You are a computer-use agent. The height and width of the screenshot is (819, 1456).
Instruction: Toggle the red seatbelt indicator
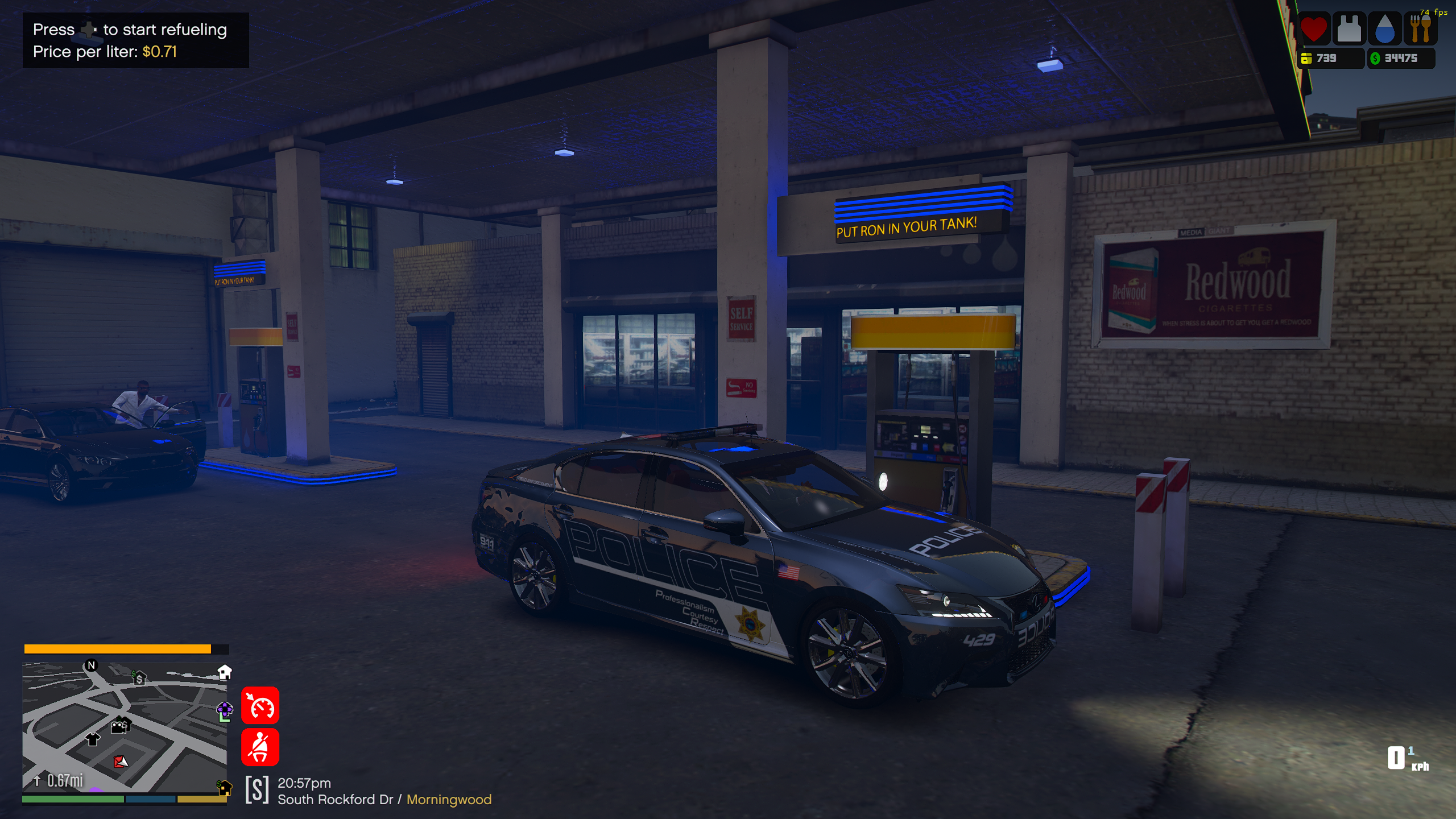coord(260,747)
